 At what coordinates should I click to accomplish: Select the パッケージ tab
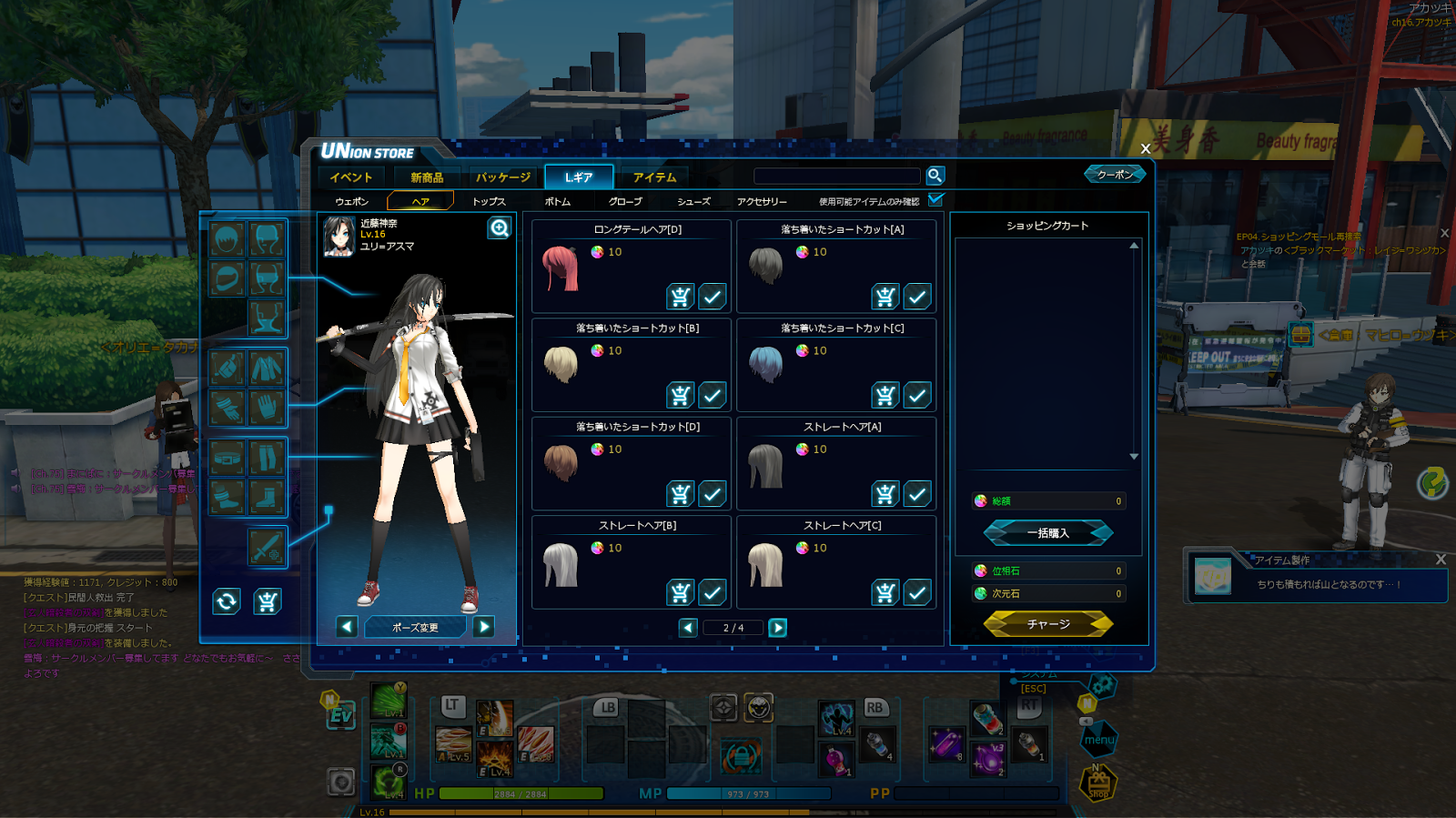[502, 177]
